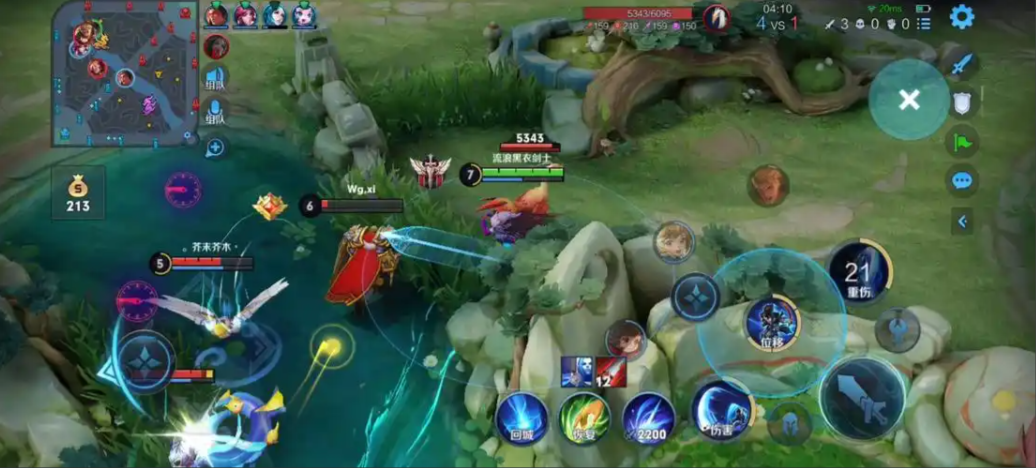The width and height of the screenshot is (1036, 468).
Task: Activate the 回城 recall skill
Action: 522,417
